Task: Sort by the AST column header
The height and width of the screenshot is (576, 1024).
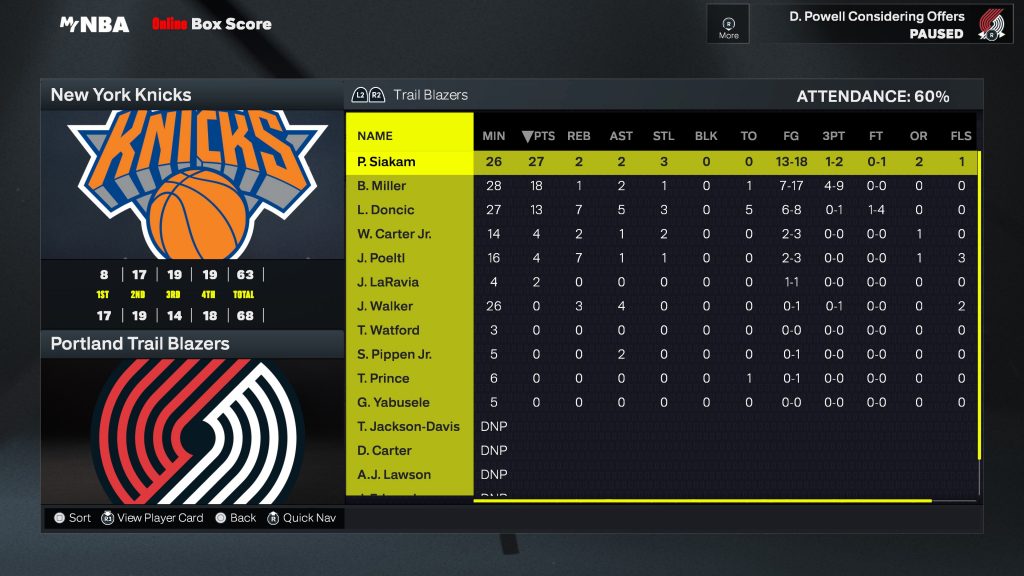Action: 621,136
